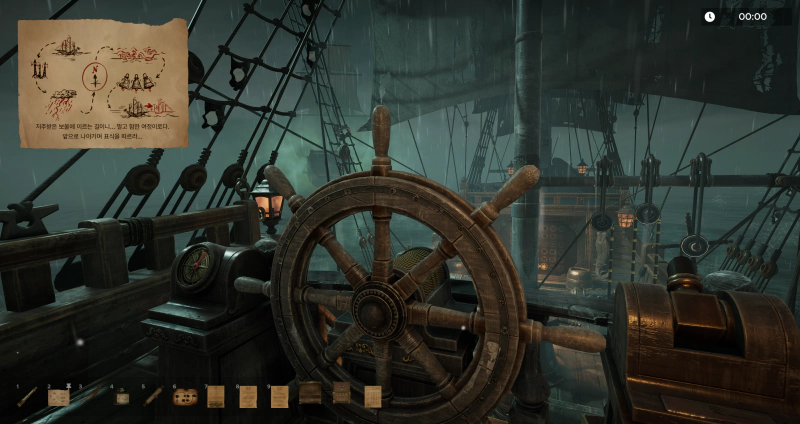The height and width of the screenshot is (424, 800).
Task: Pick the parchment page in slot 7
Action: pyautogui.click(x=215, y=397)
